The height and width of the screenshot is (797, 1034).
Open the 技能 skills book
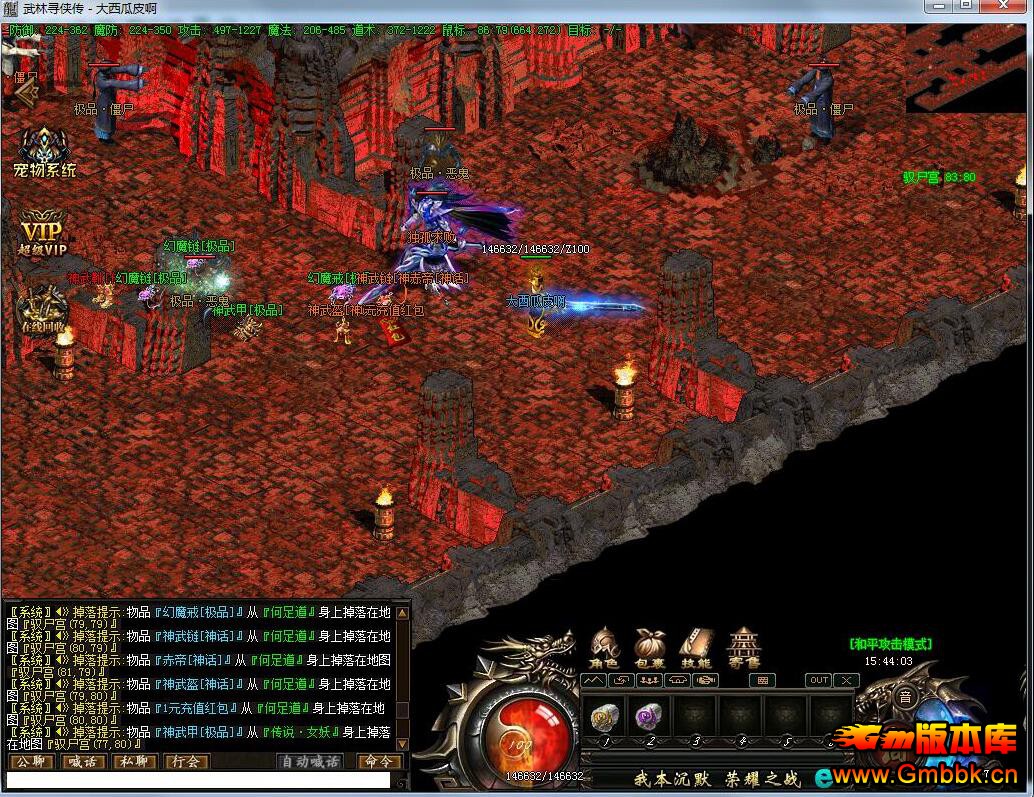point(695,647)
